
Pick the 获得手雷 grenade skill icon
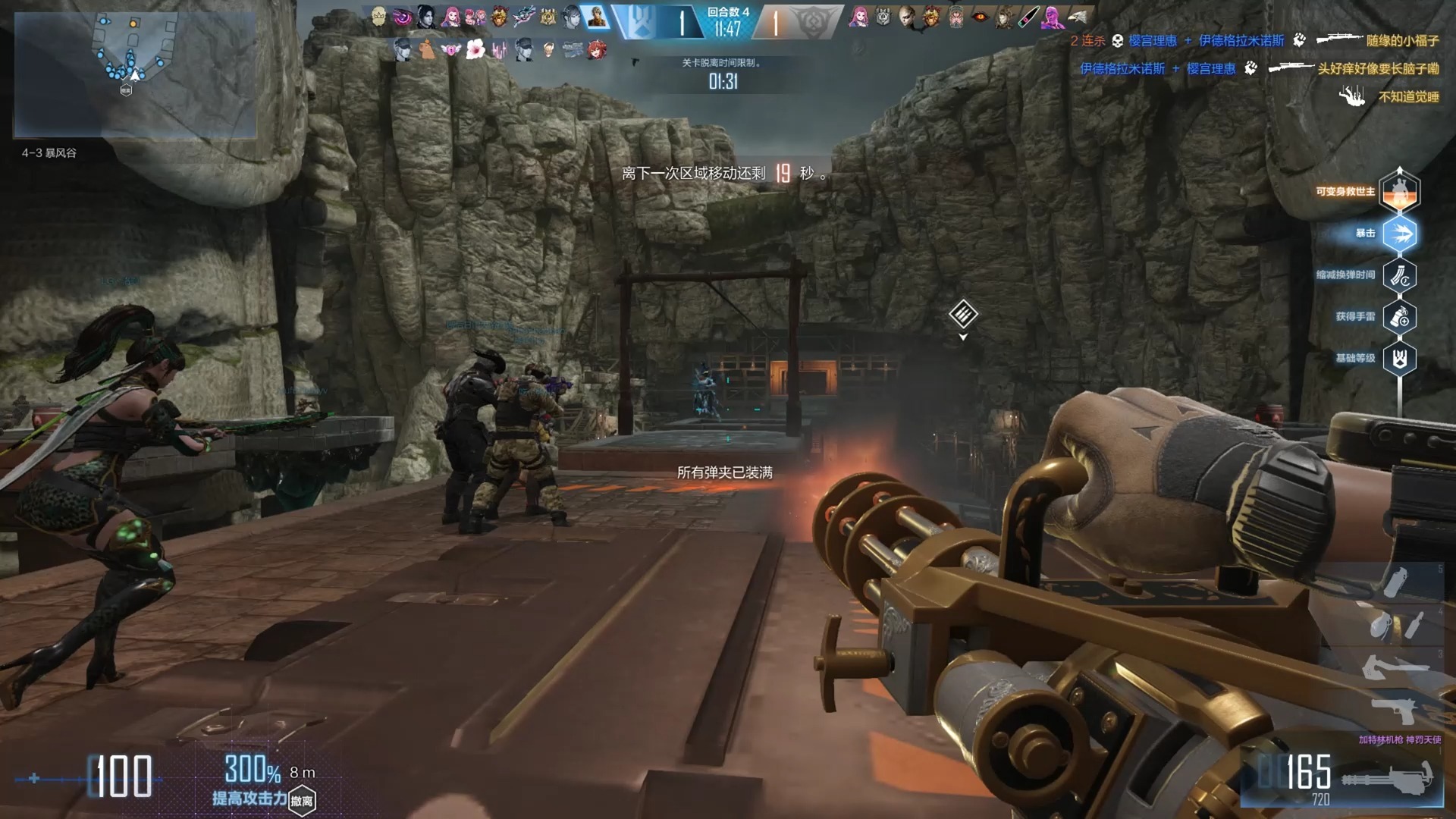tap(1399, 317)
